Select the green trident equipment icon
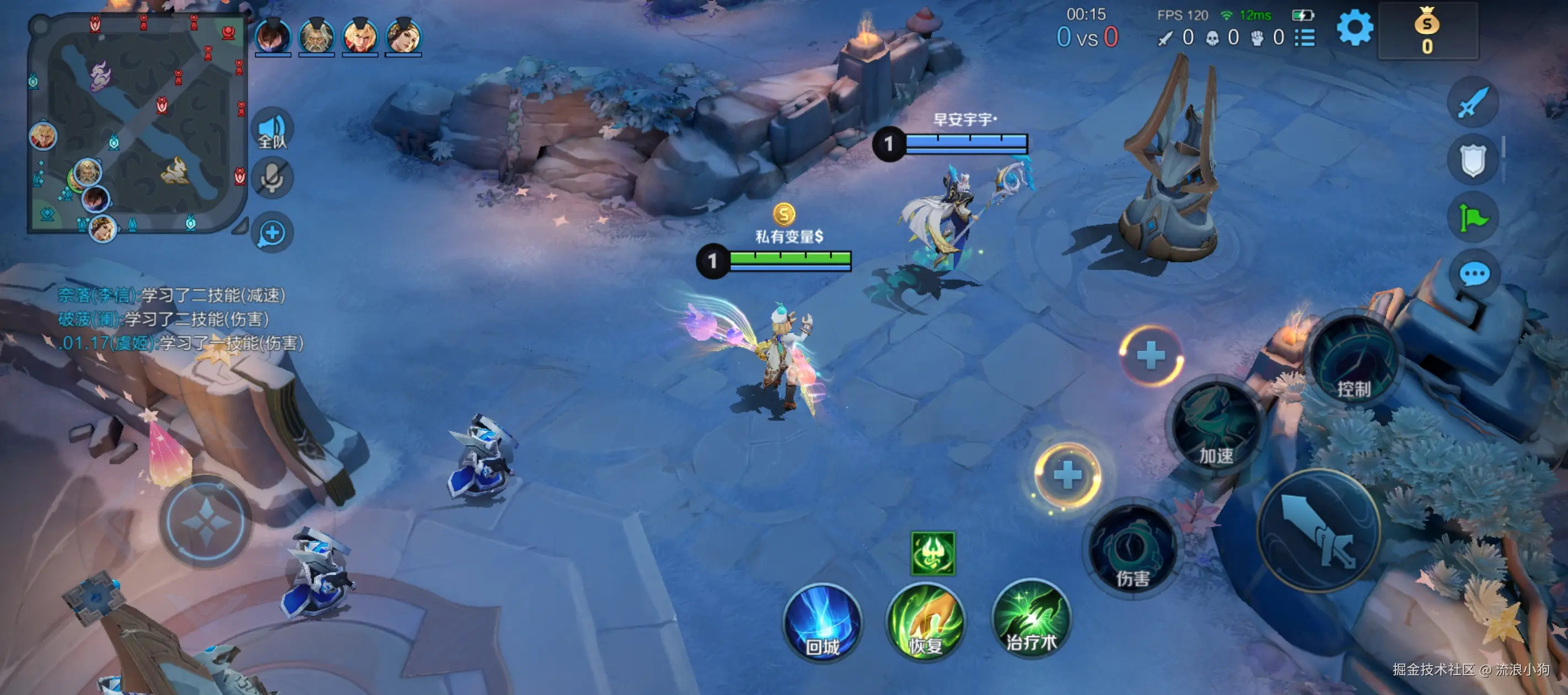The image size is (1568, 695). coord(932,553)
